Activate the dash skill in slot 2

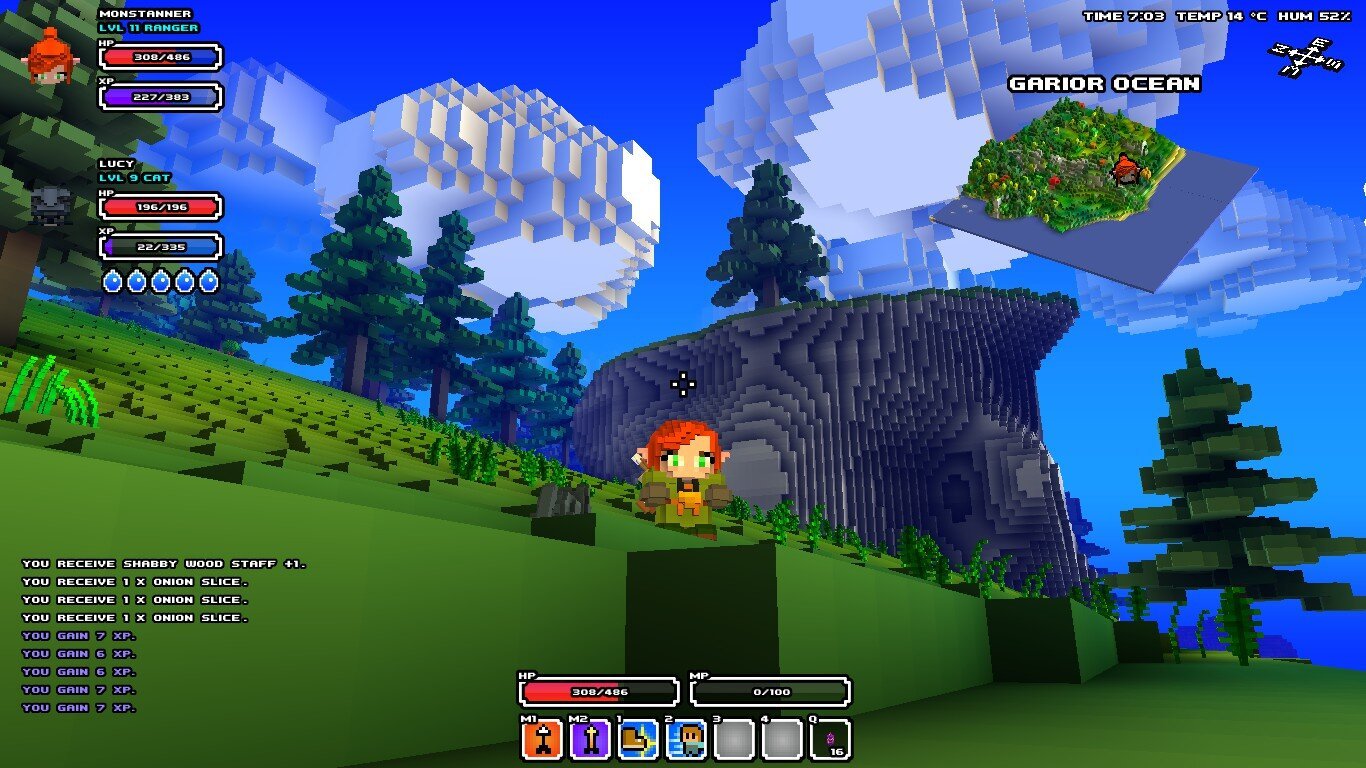(x=686, y=740)
